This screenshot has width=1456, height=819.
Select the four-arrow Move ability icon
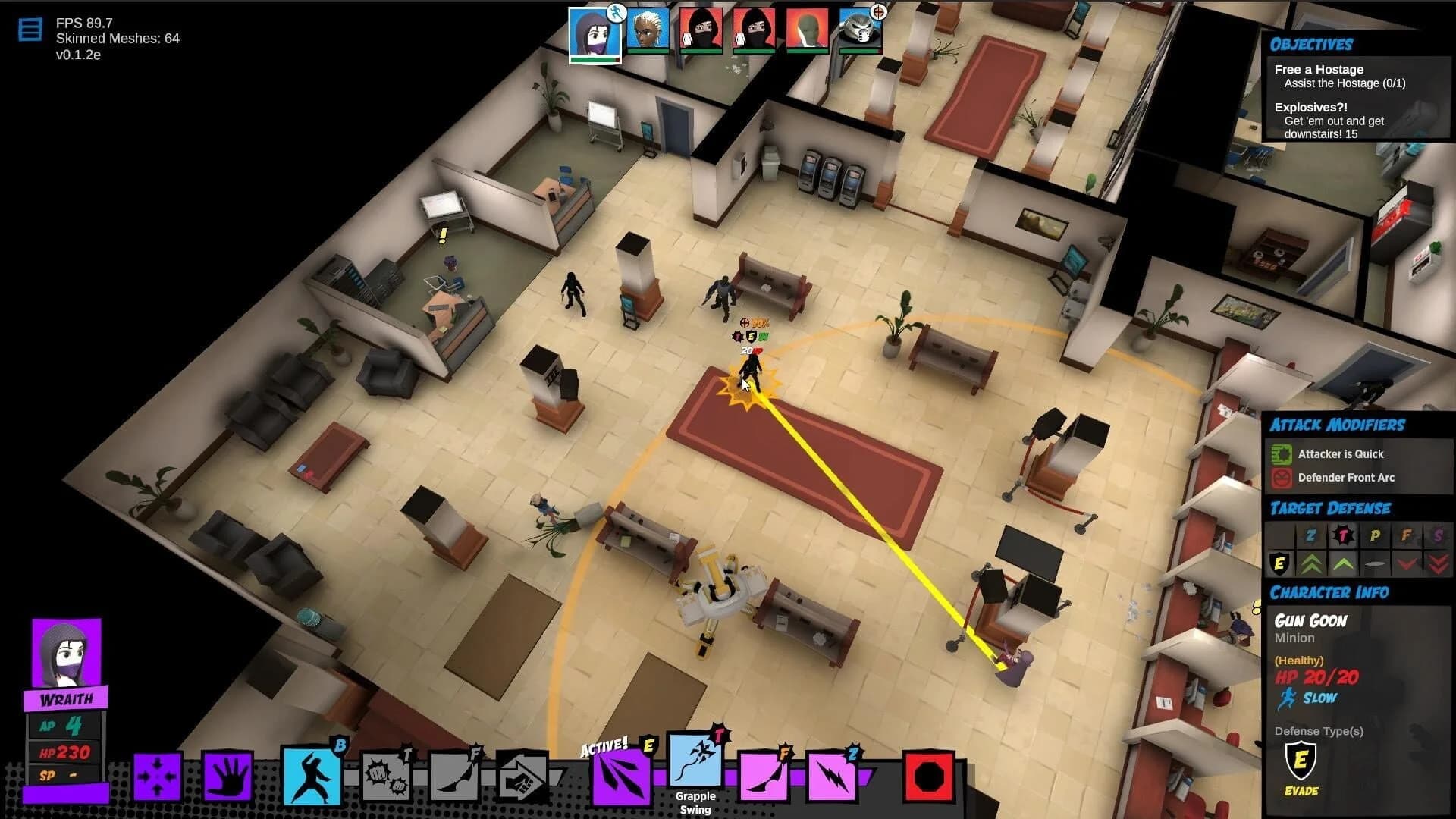[156, 775]
